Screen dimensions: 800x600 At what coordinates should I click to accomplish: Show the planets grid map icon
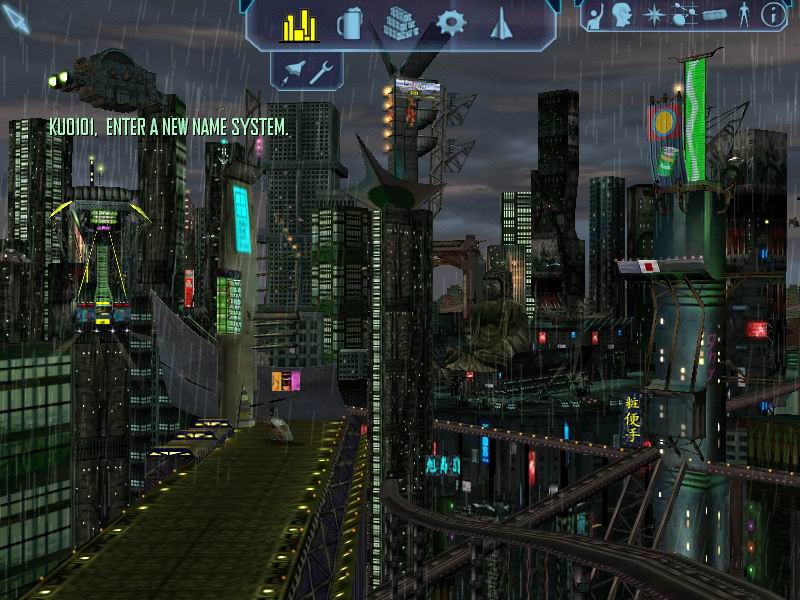click(684, 15)
